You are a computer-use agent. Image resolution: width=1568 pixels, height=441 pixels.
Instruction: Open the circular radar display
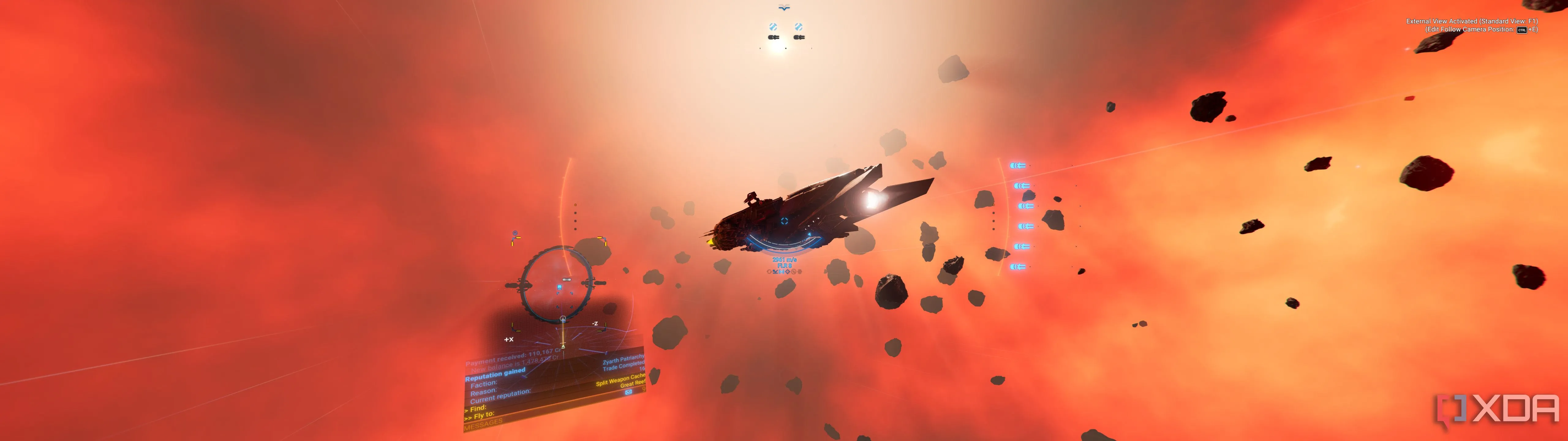click(x=559, y=285)
